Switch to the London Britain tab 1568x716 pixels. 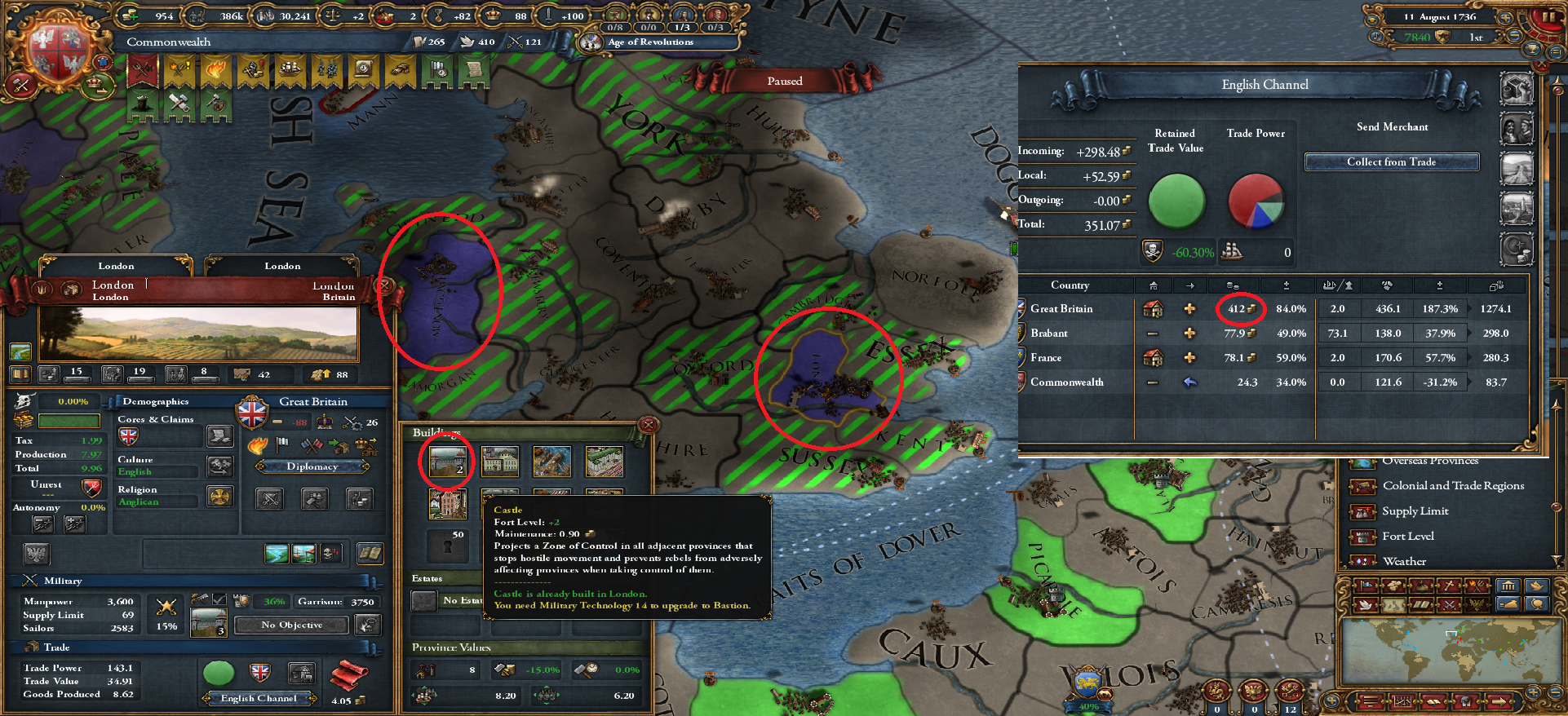tap(281, 265)
